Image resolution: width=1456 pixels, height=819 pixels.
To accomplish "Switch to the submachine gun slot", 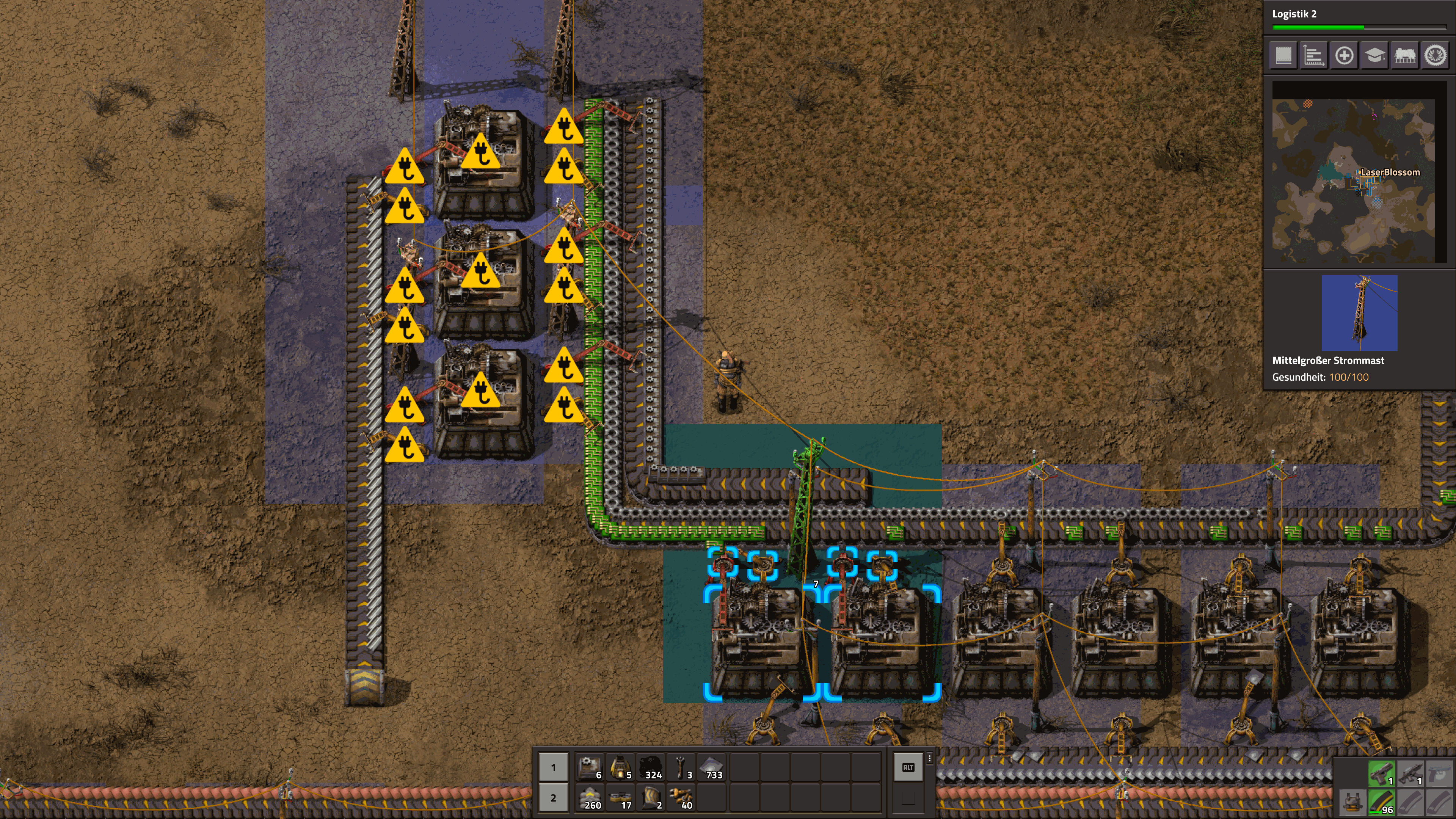I will click(1411, 773).
